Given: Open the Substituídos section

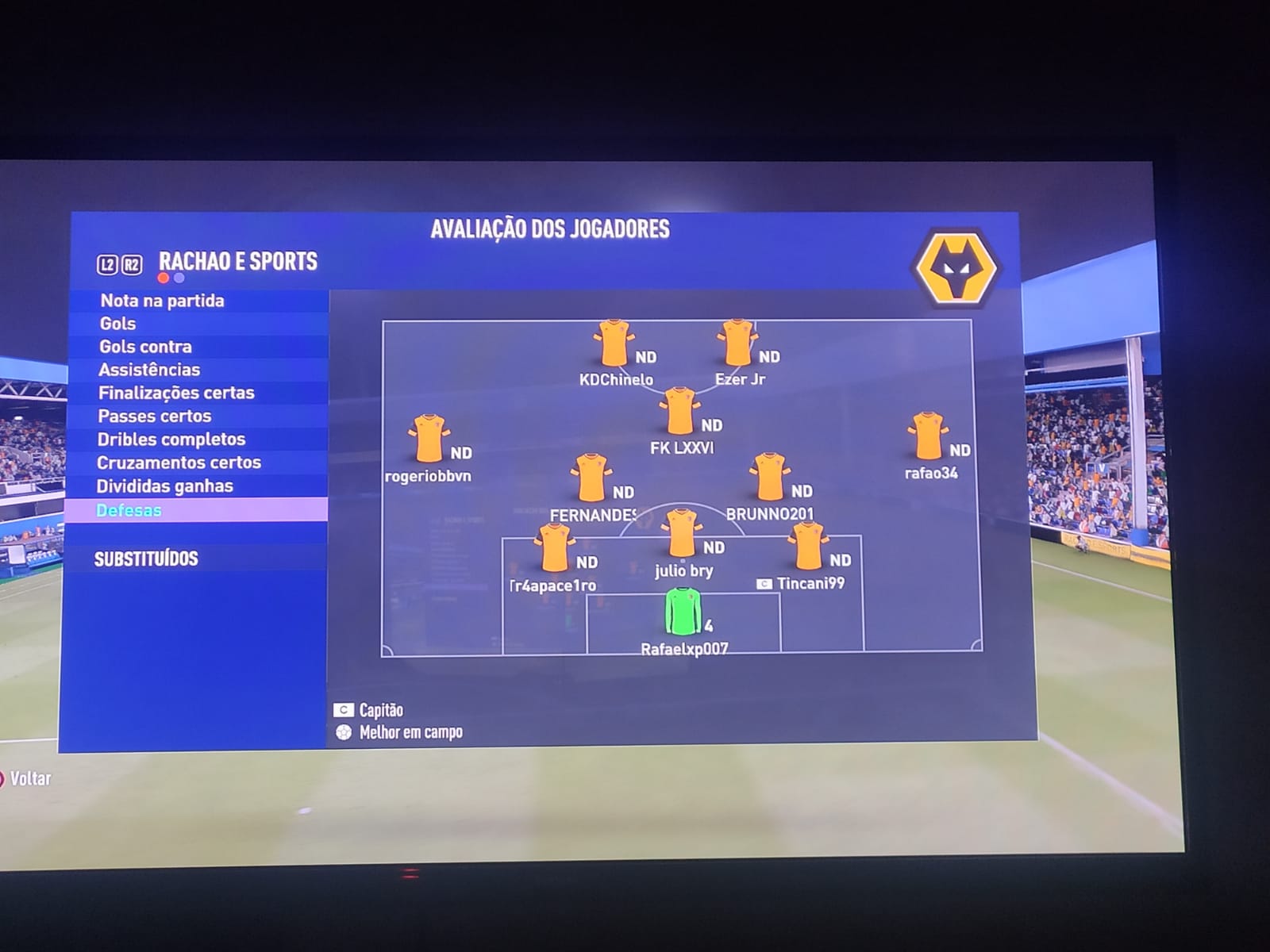Looking at the screenshot, I should (x=146, y=559).
